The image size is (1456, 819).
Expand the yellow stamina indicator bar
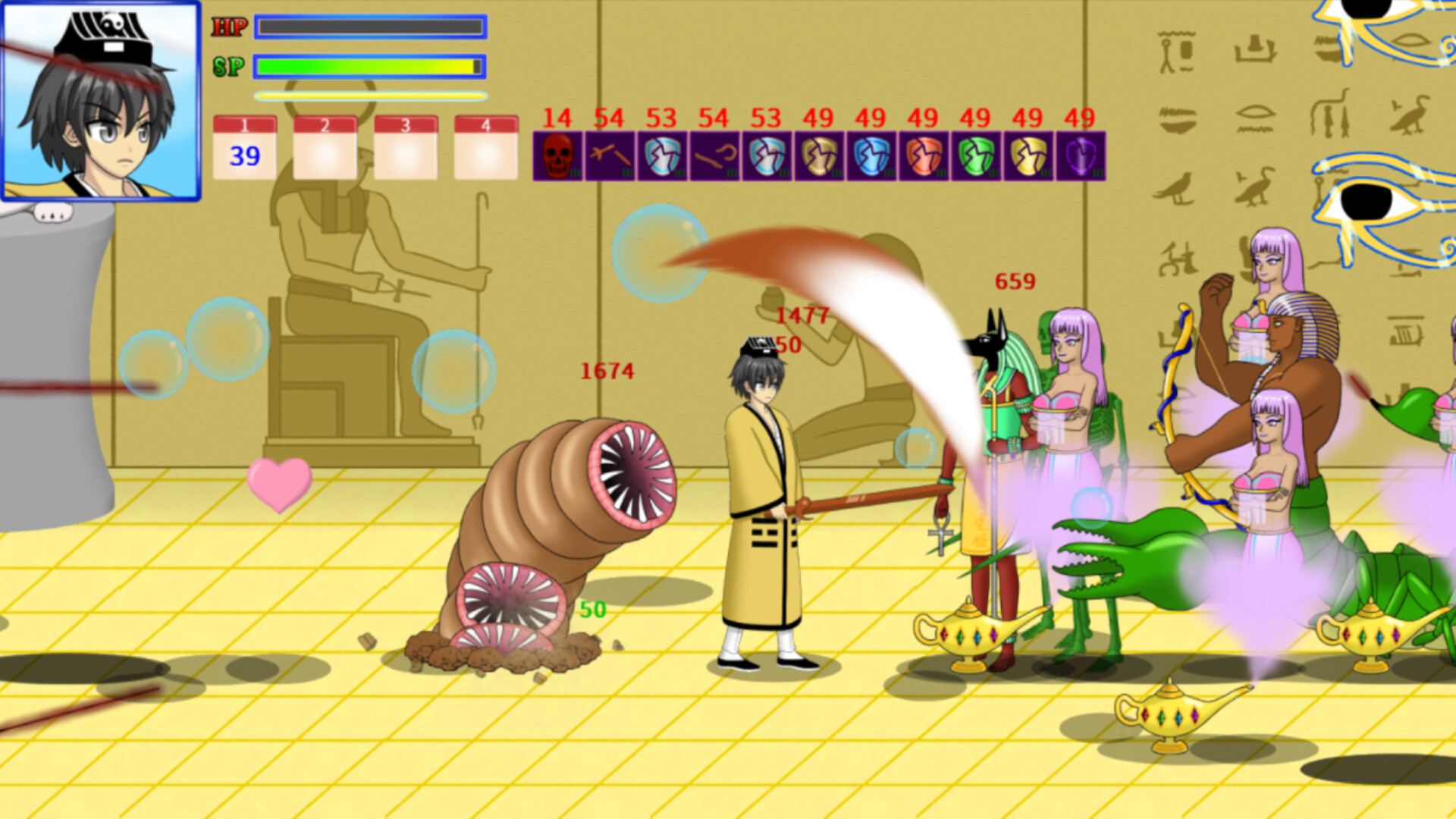tap(369, 96)
